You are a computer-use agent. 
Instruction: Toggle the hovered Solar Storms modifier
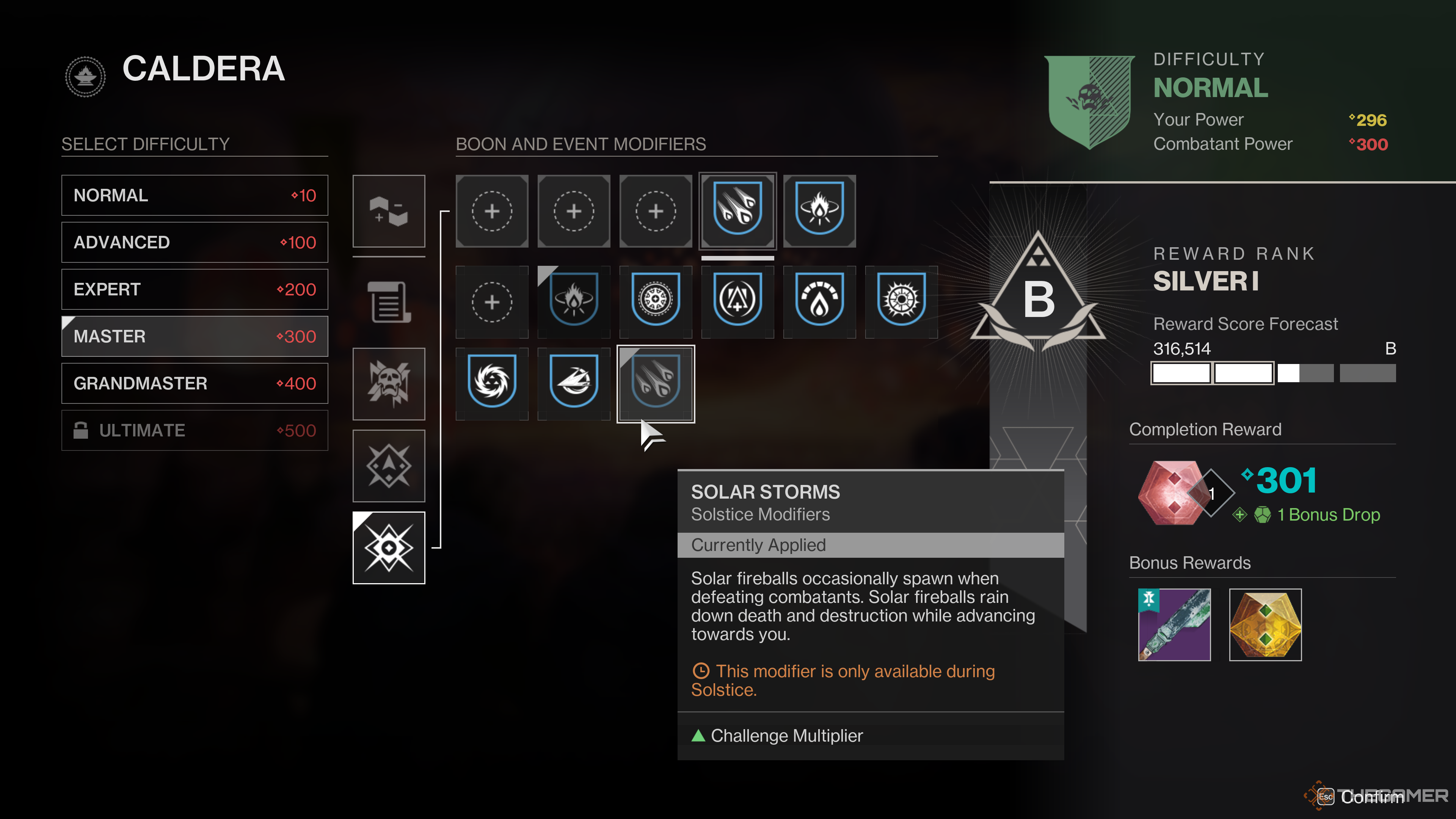click(656, 384)
